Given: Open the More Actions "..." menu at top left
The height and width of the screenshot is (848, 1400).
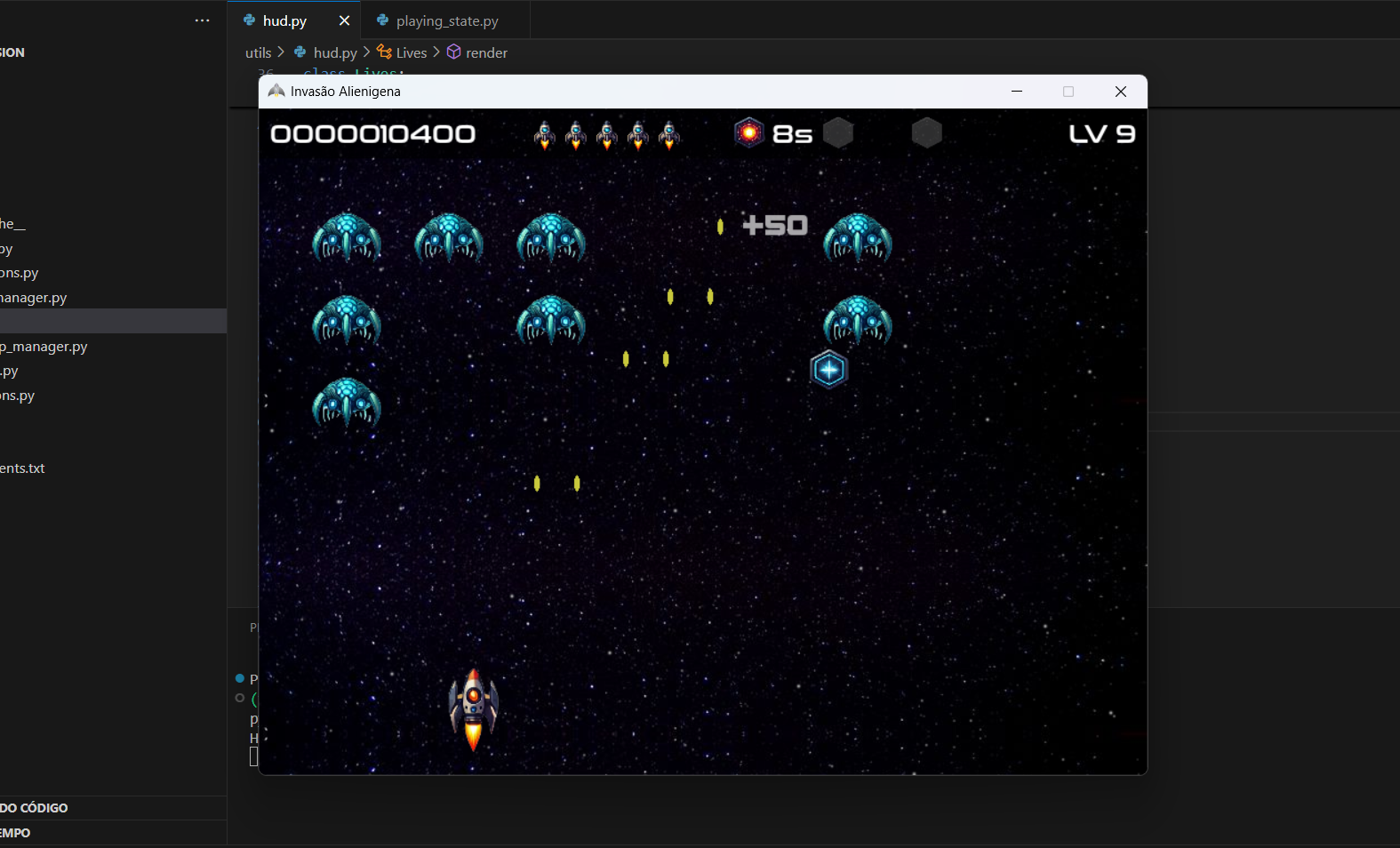Looking at the screenshot, I should point(202,20).
